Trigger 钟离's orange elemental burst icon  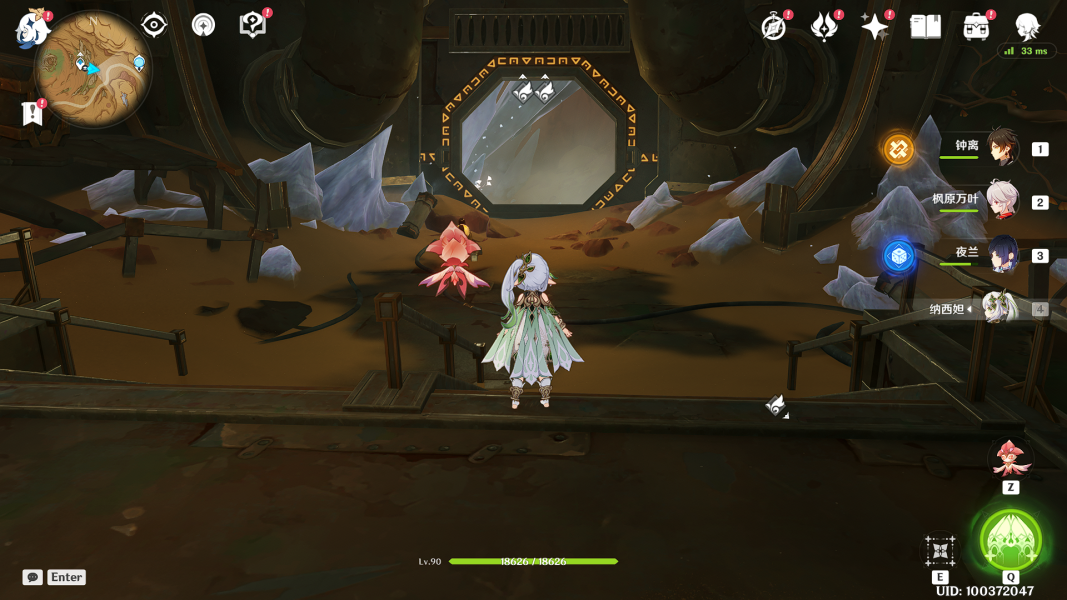point(898,150)
